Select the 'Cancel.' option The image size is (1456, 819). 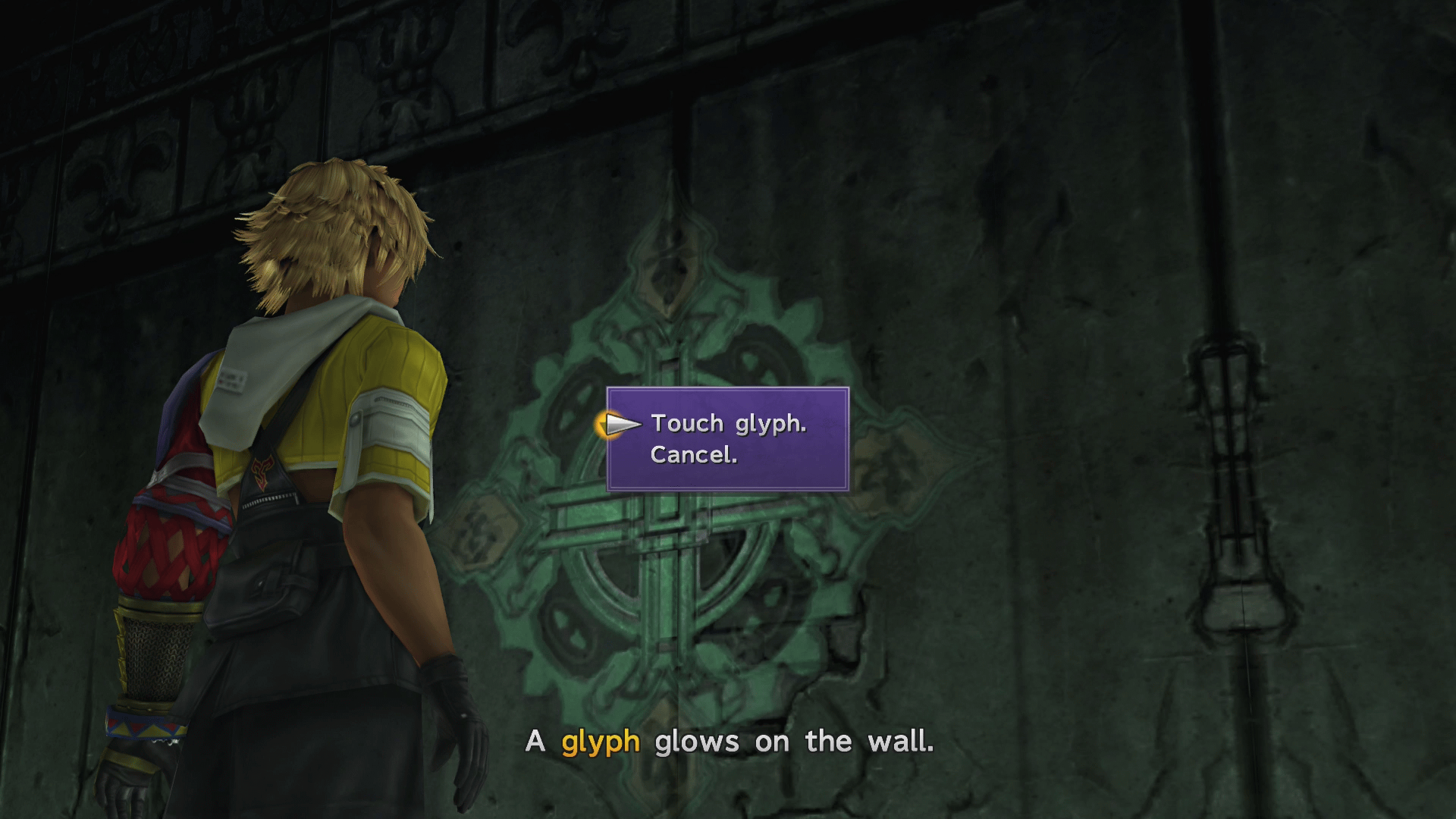pos(695,457)
